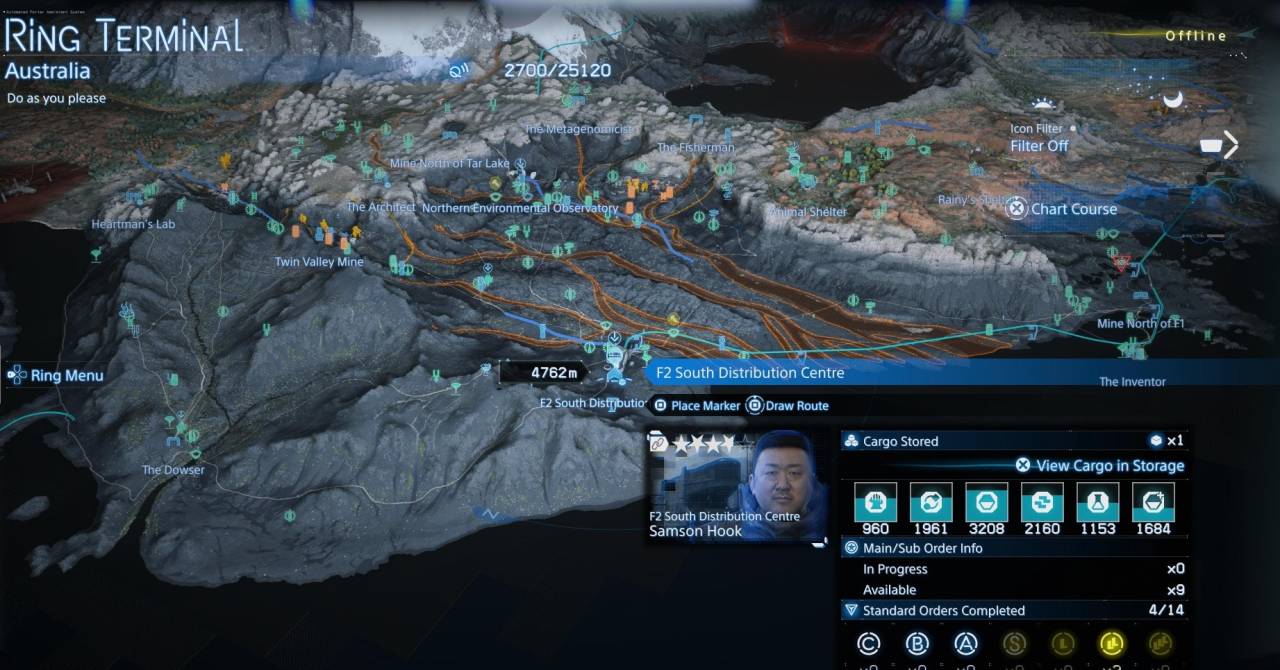
Task: Select Twin Valley Mine on the map
Action: click(319, 262)
